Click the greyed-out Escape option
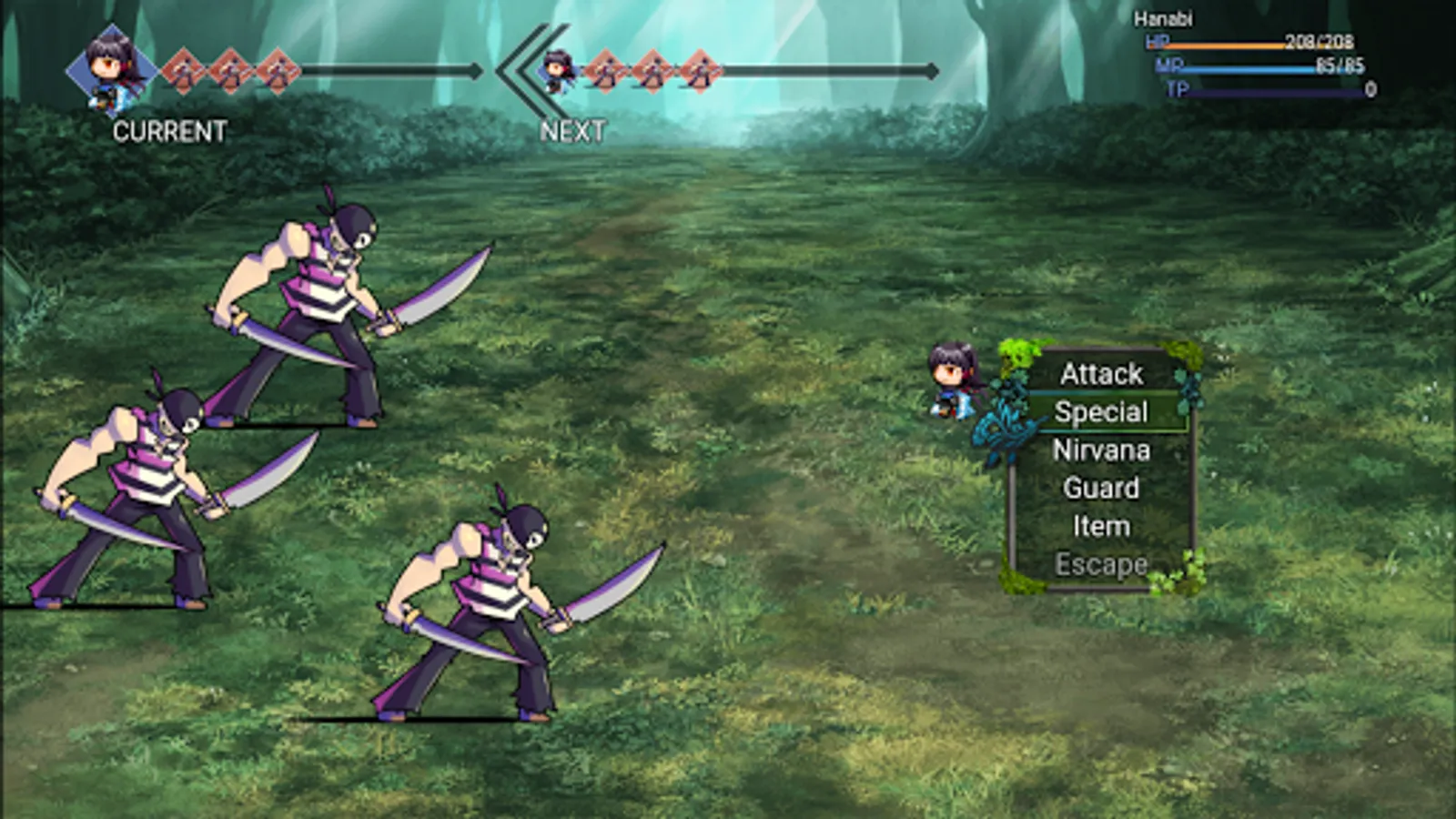 (1101, 565)
